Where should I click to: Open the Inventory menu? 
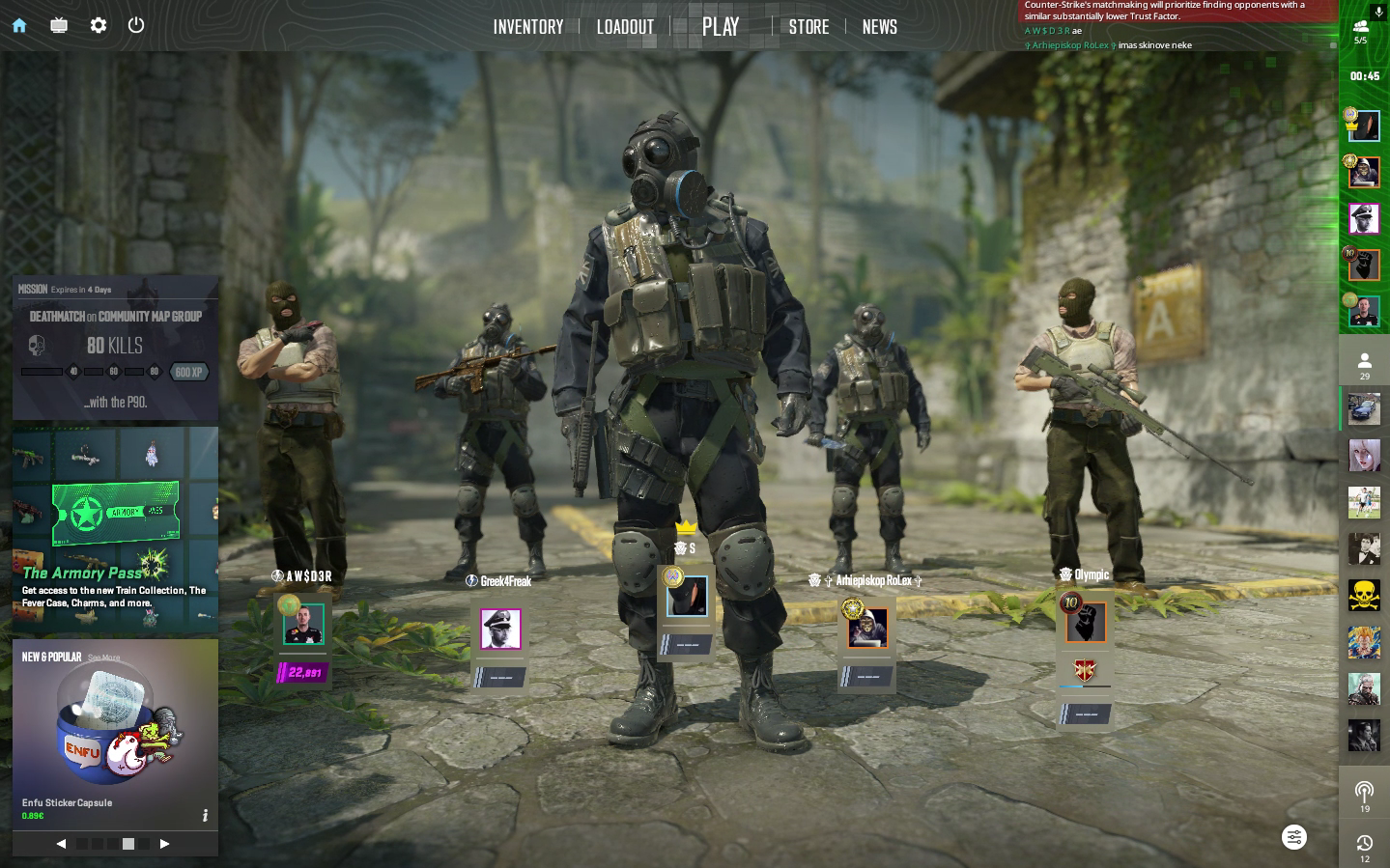point(527,27)
